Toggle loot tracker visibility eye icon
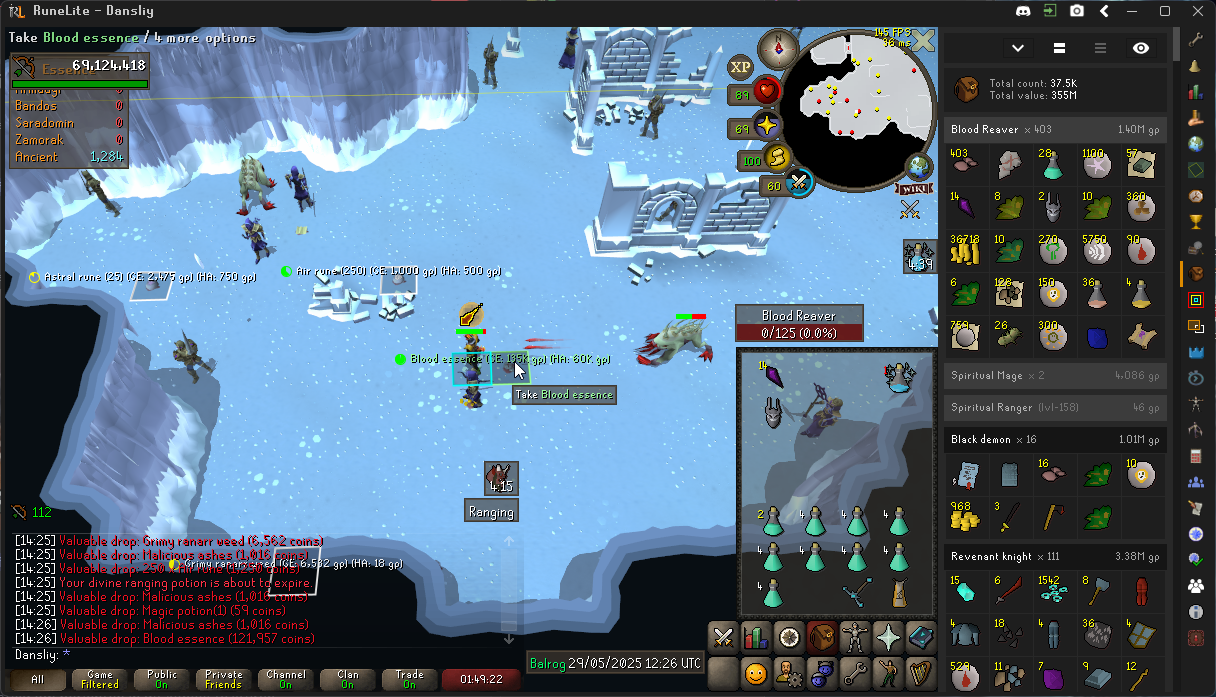The width and height of the screenshot is (1216, 697). [1141, 48]
